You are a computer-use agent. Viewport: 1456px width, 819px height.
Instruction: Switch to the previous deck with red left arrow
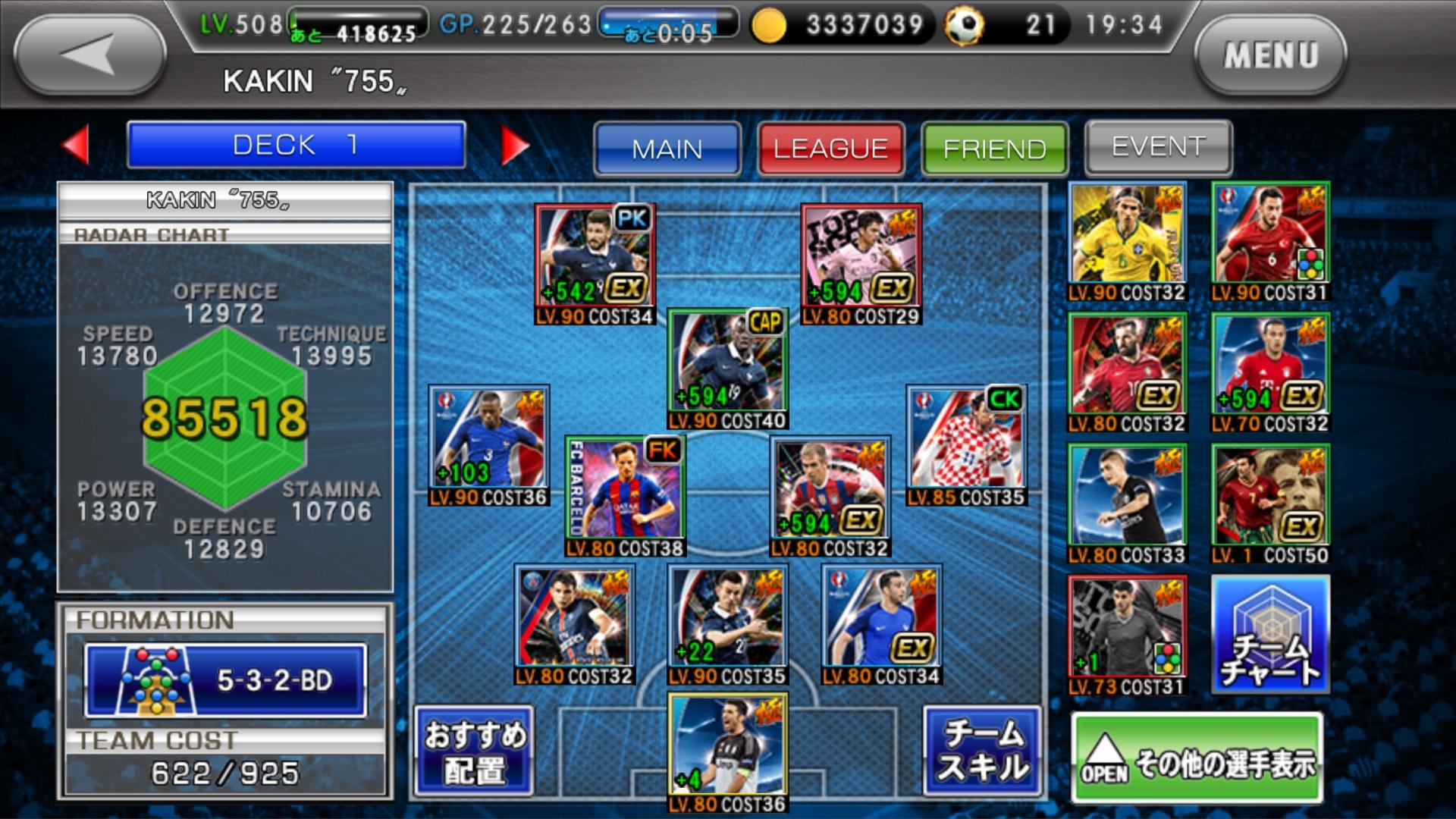76,144
